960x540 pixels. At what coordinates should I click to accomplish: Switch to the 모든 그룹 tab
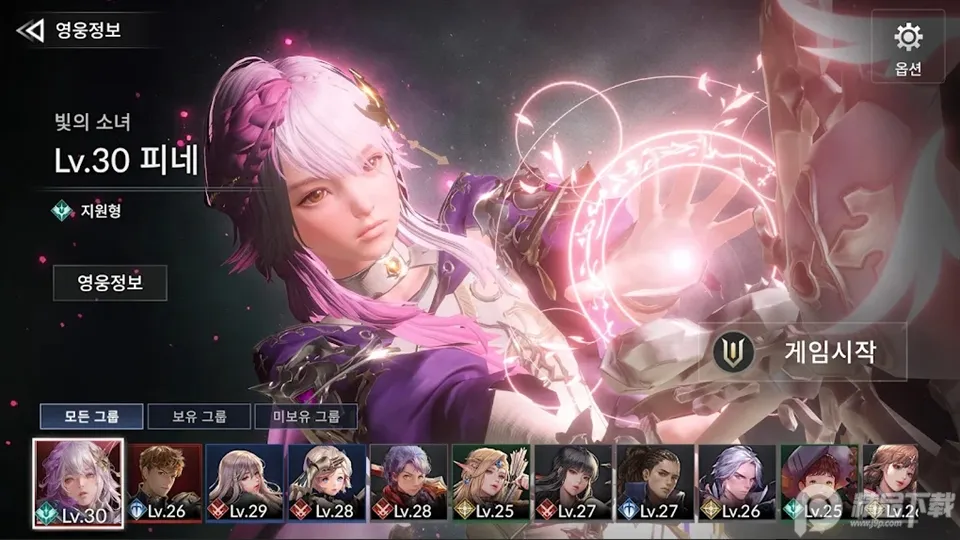click(92, 417)
